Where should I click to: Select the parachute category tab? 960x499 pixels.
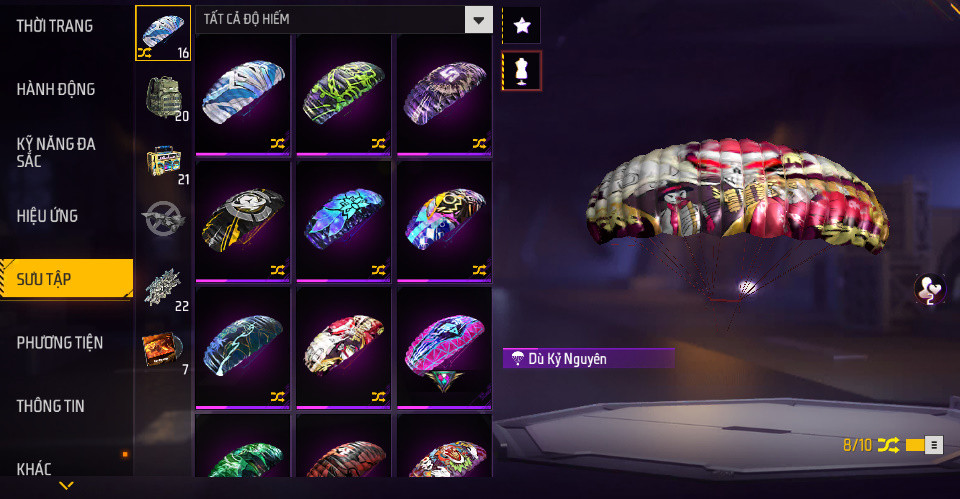(163, 33)
